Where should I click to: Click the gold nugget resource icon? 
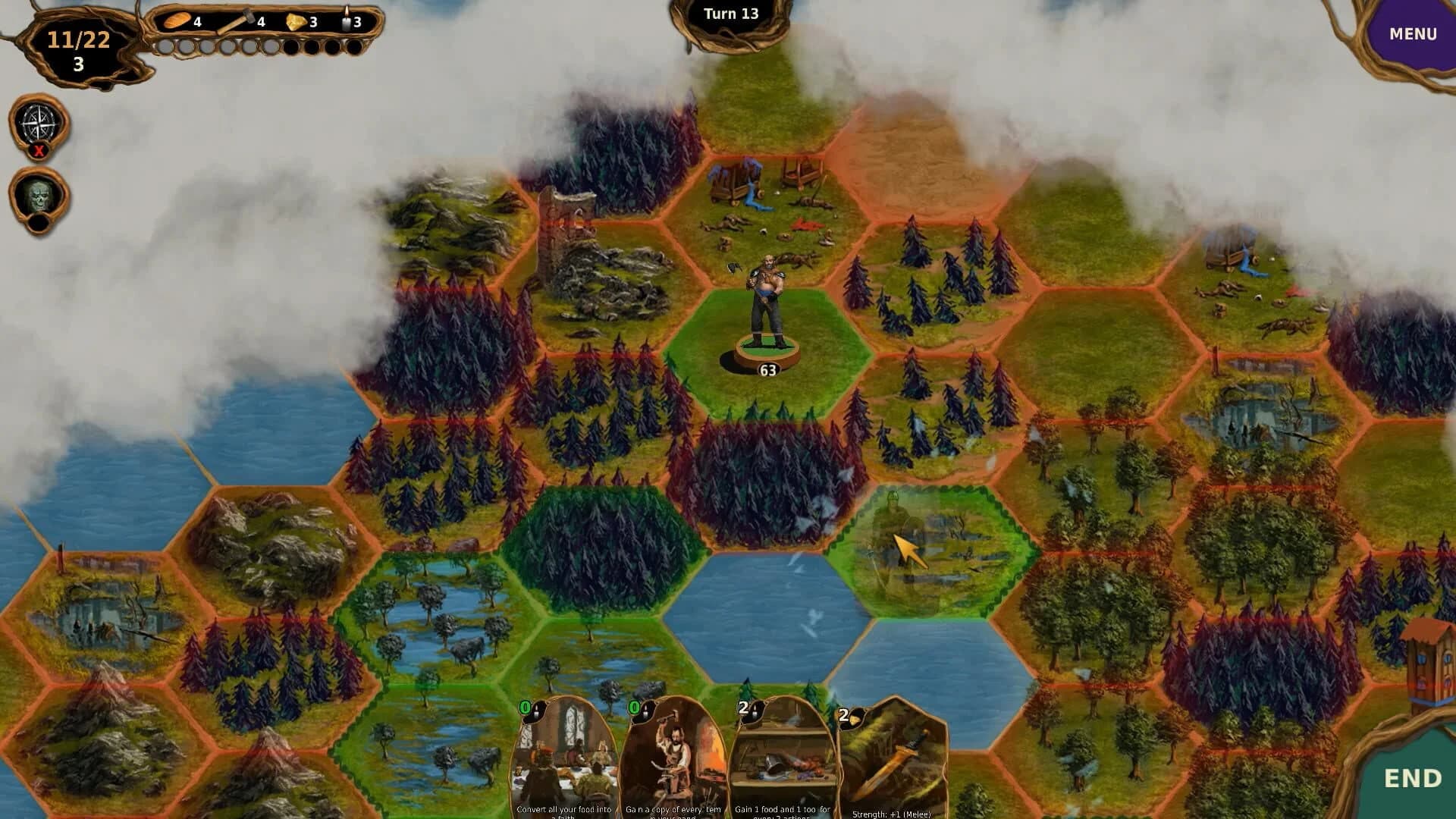296,22
